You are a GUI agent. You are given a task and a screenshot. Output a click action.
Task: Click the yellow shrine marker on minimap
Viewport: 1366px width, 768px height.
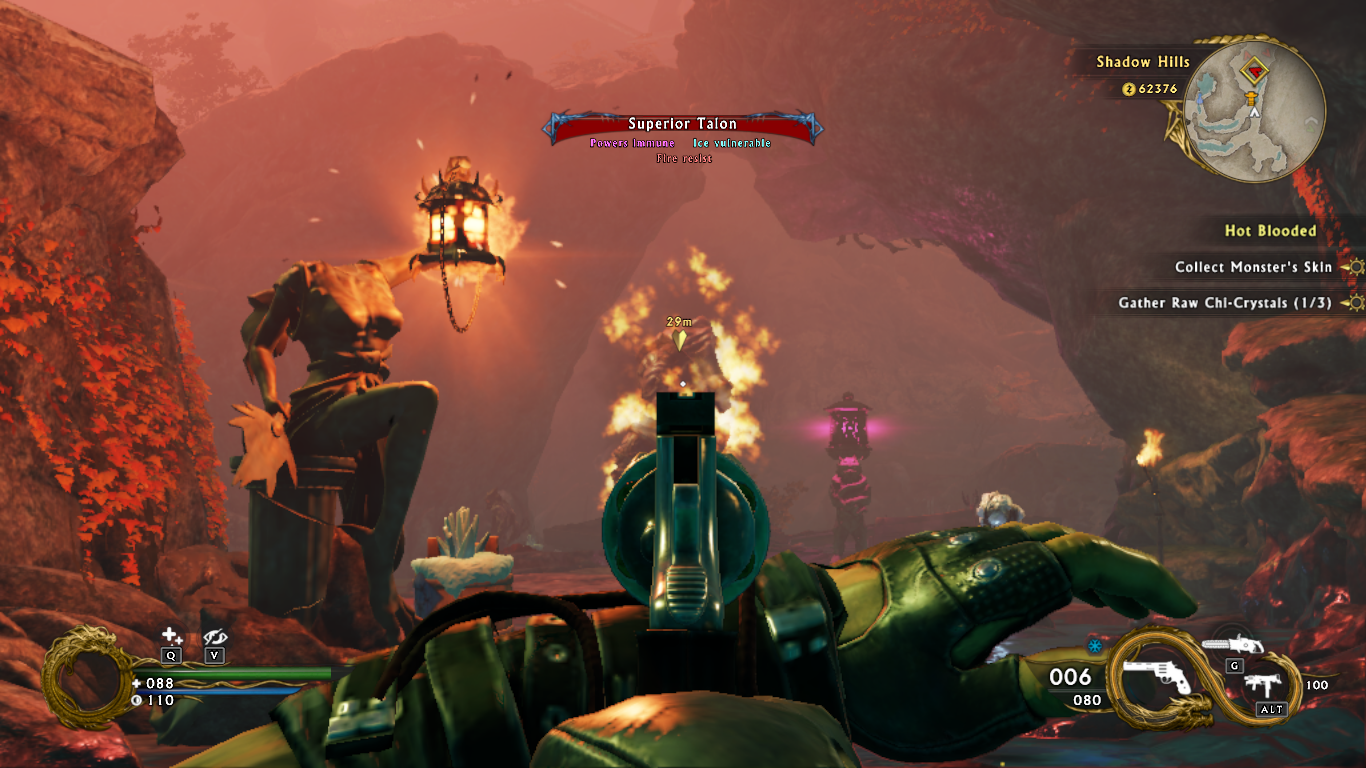1251,96
